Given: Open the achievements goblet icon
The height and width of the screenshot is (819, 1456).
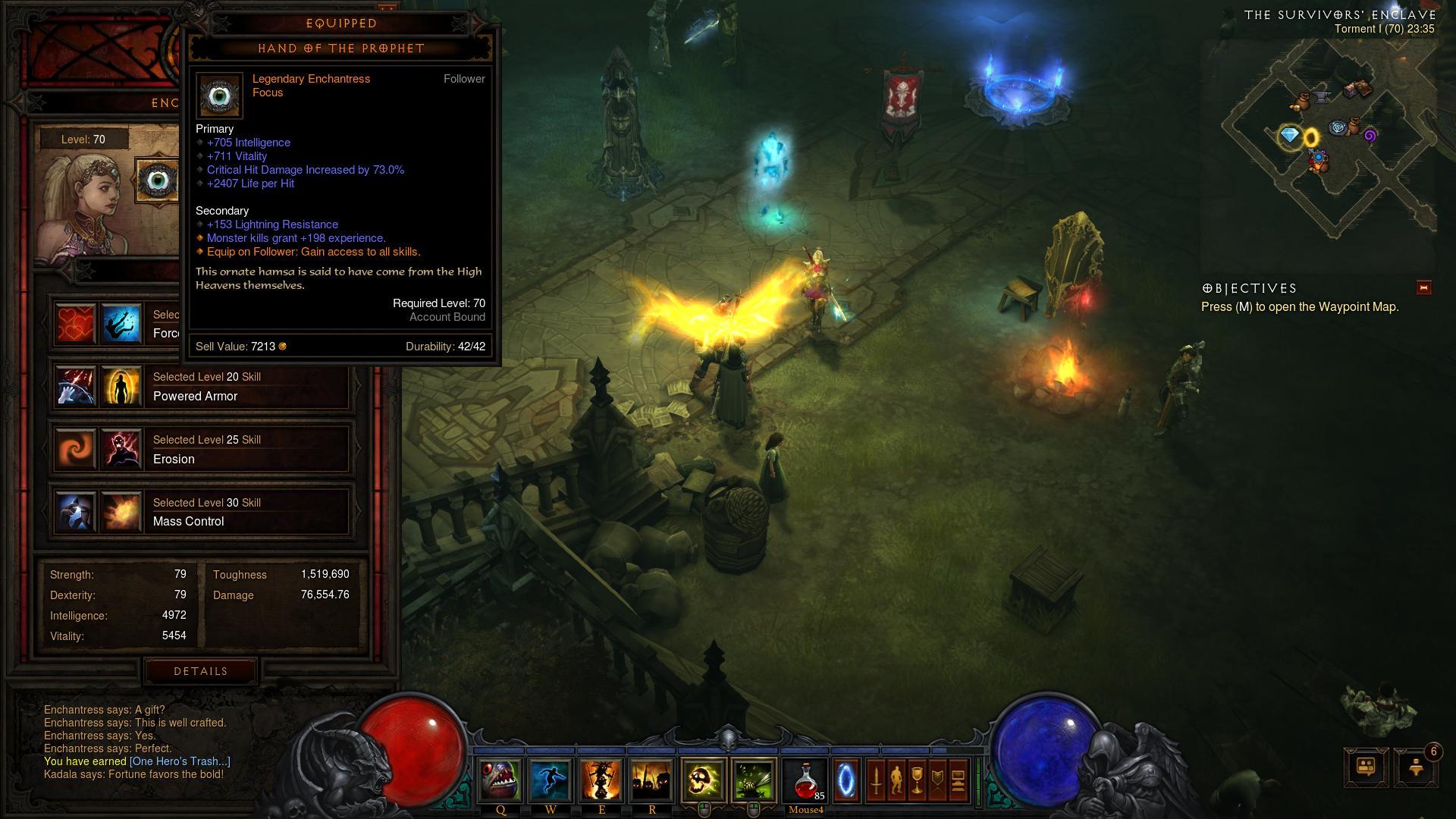Looking at the screenshot, I should pyautogui.click(x=917, y=780).
